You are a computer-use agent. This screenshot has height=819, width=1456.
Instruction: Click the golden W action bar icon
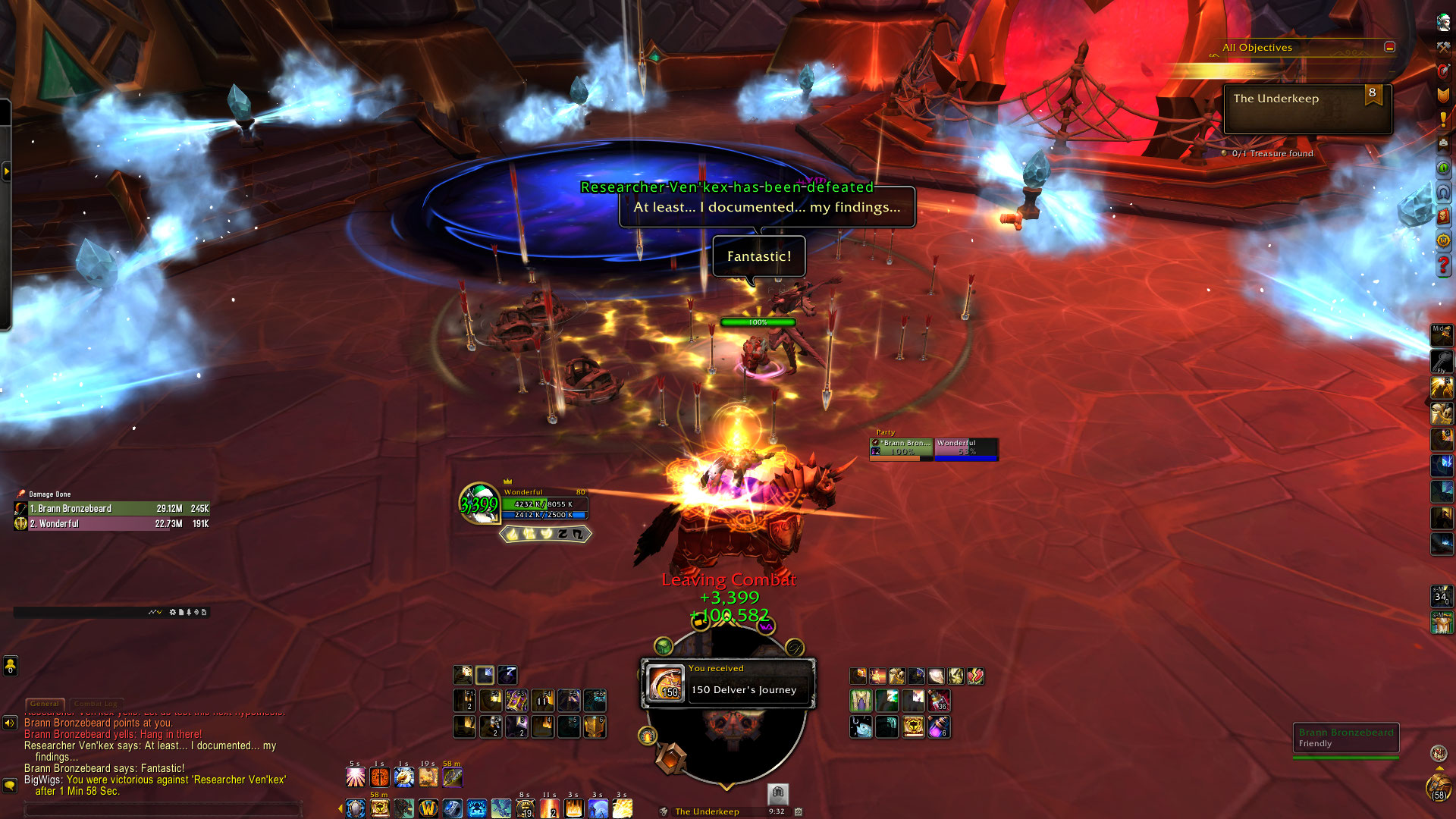428,809
